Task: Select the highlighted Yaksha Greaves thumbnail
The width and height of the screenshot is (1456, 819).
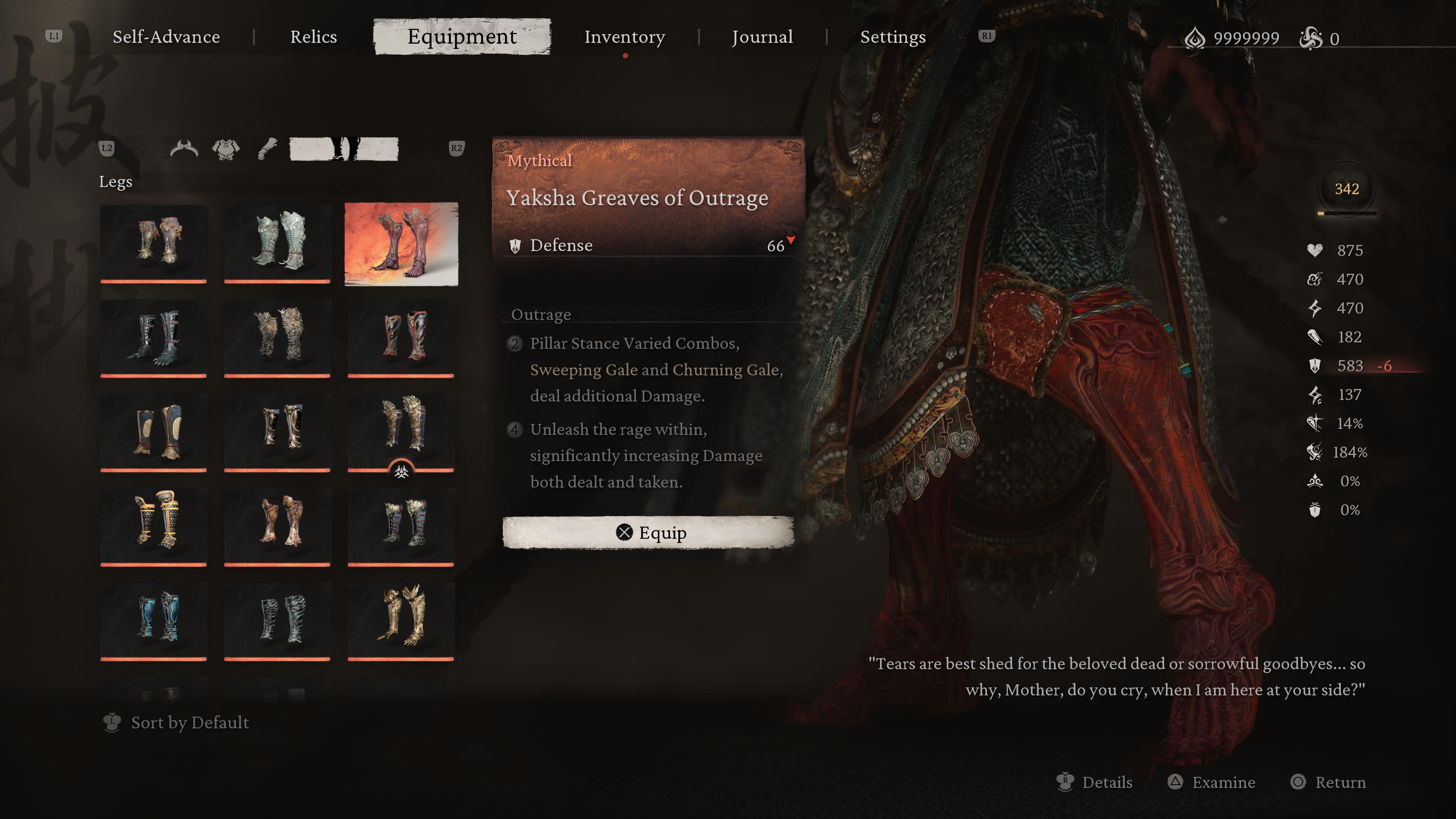Action: click(401, 243)
